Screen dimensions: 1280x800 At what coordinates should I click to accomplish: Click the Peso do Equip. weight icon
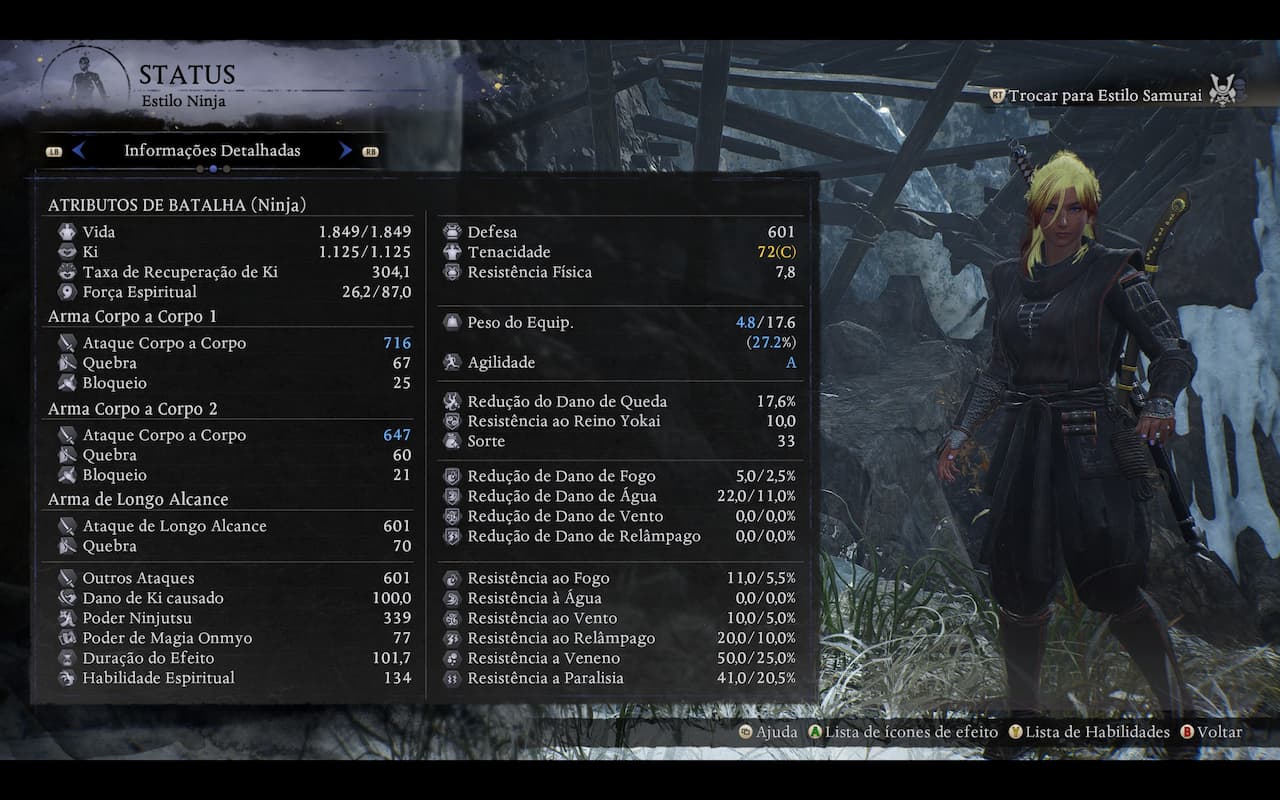452,322
